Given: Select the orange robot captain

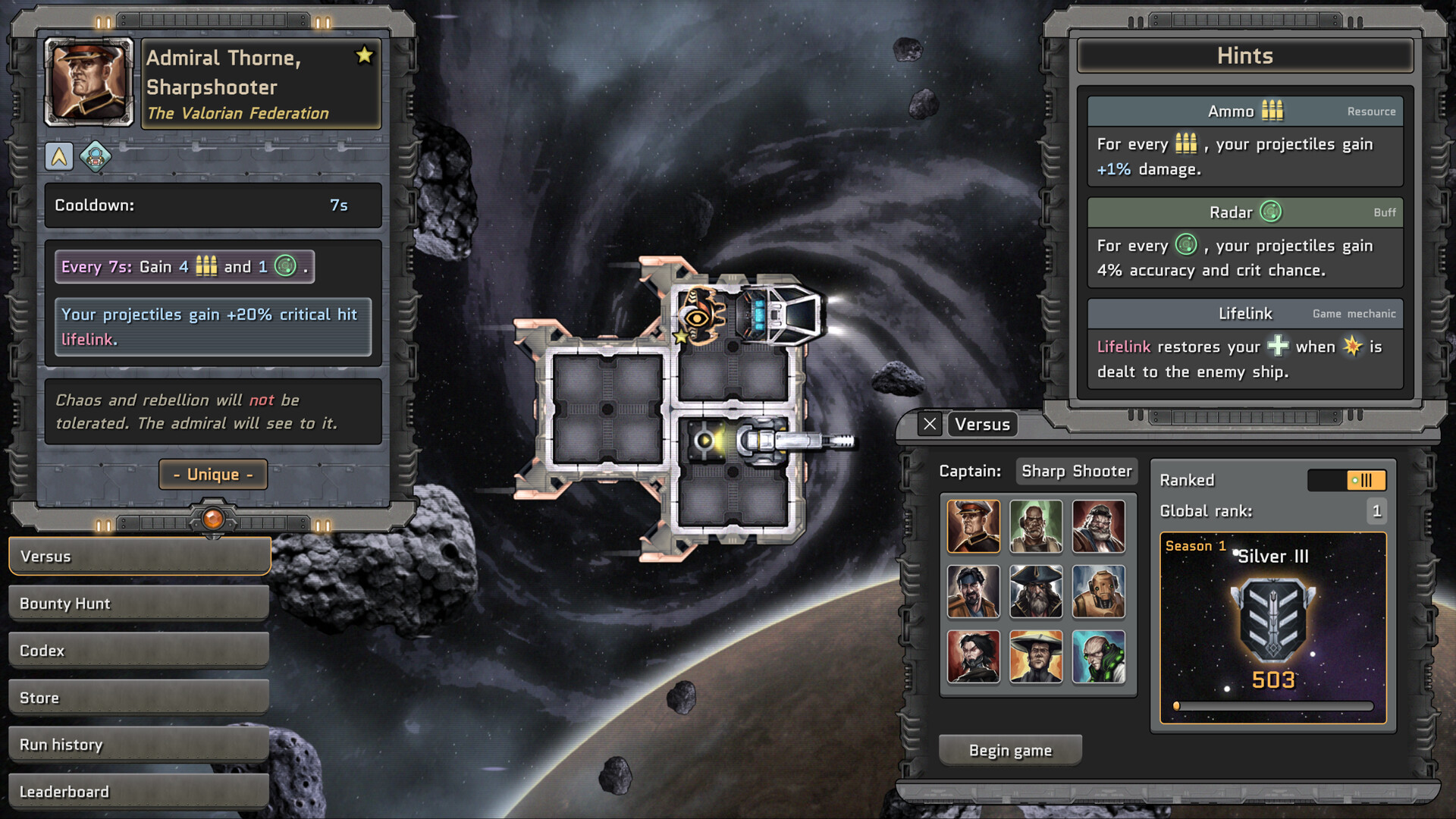Looking at the screenshot, I should tap(1098, 591).
